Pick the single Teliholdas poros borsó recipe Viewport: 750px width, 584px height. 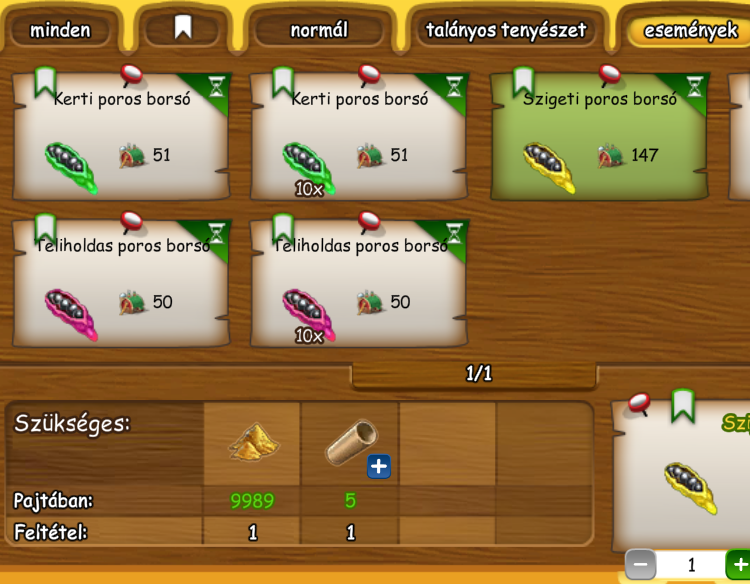coord(120,285)
